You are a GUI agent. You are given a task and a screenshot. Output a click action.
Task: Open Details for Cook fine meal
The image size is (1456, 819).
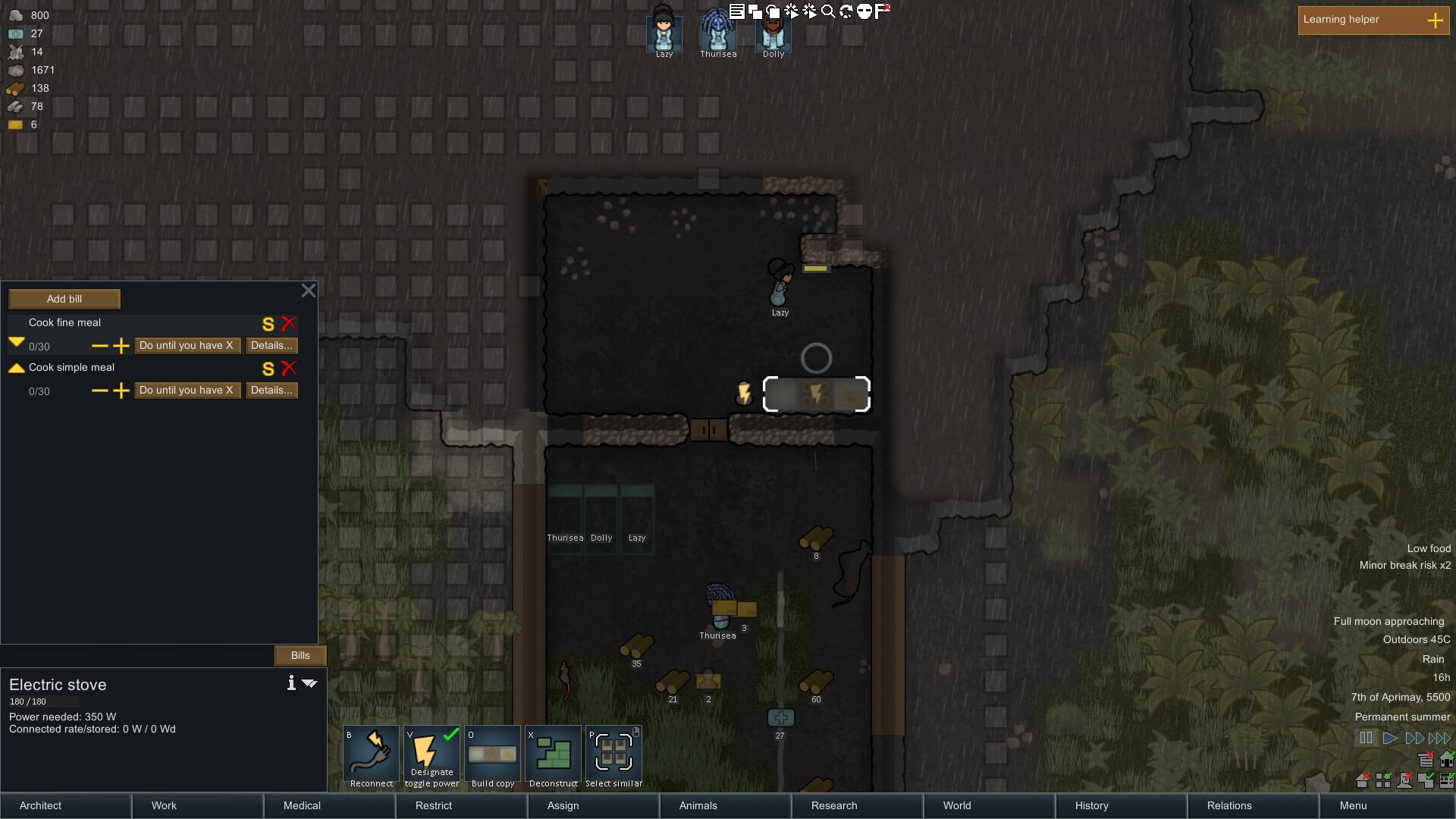pyautogui.click(x=271, y=346)
